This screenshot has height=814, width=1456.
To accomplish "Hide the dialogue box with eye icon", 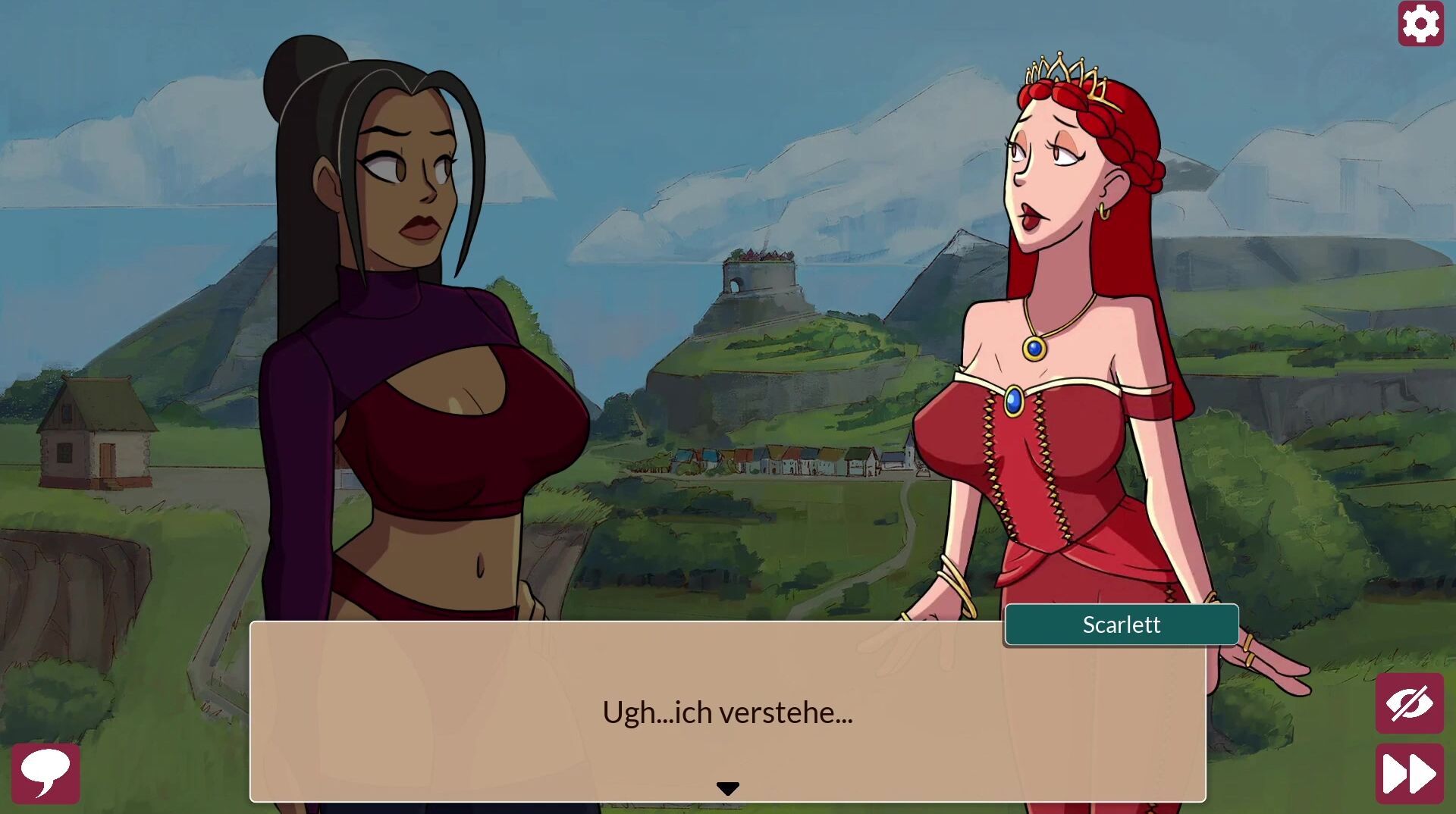I will 1409,703.
